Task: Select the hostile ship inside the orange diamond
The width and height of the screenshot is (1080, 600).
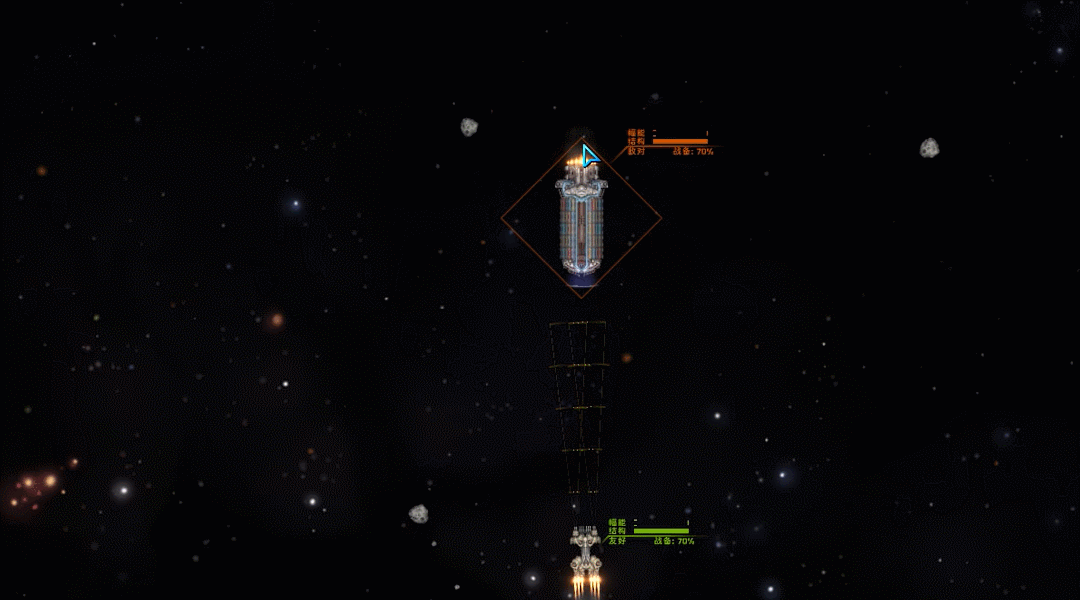Action: coord(581,220)
